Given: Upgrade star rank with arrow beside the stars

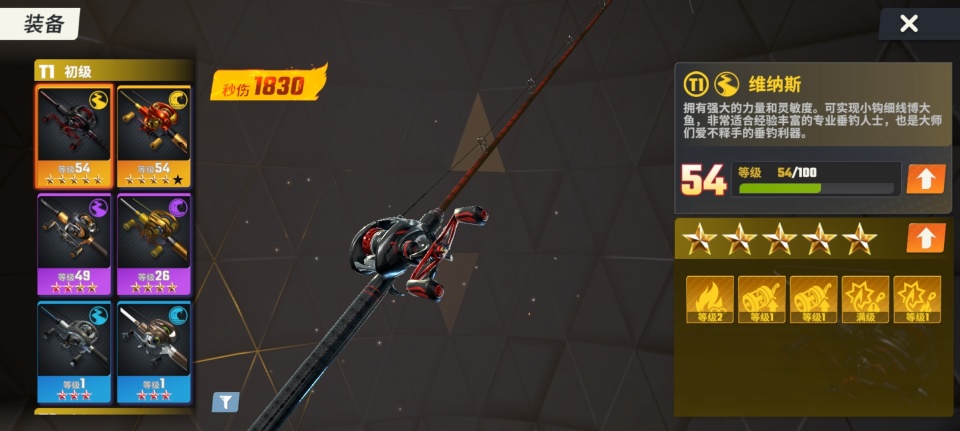Looking at the screenshot, I should click(x=925, y=238).
